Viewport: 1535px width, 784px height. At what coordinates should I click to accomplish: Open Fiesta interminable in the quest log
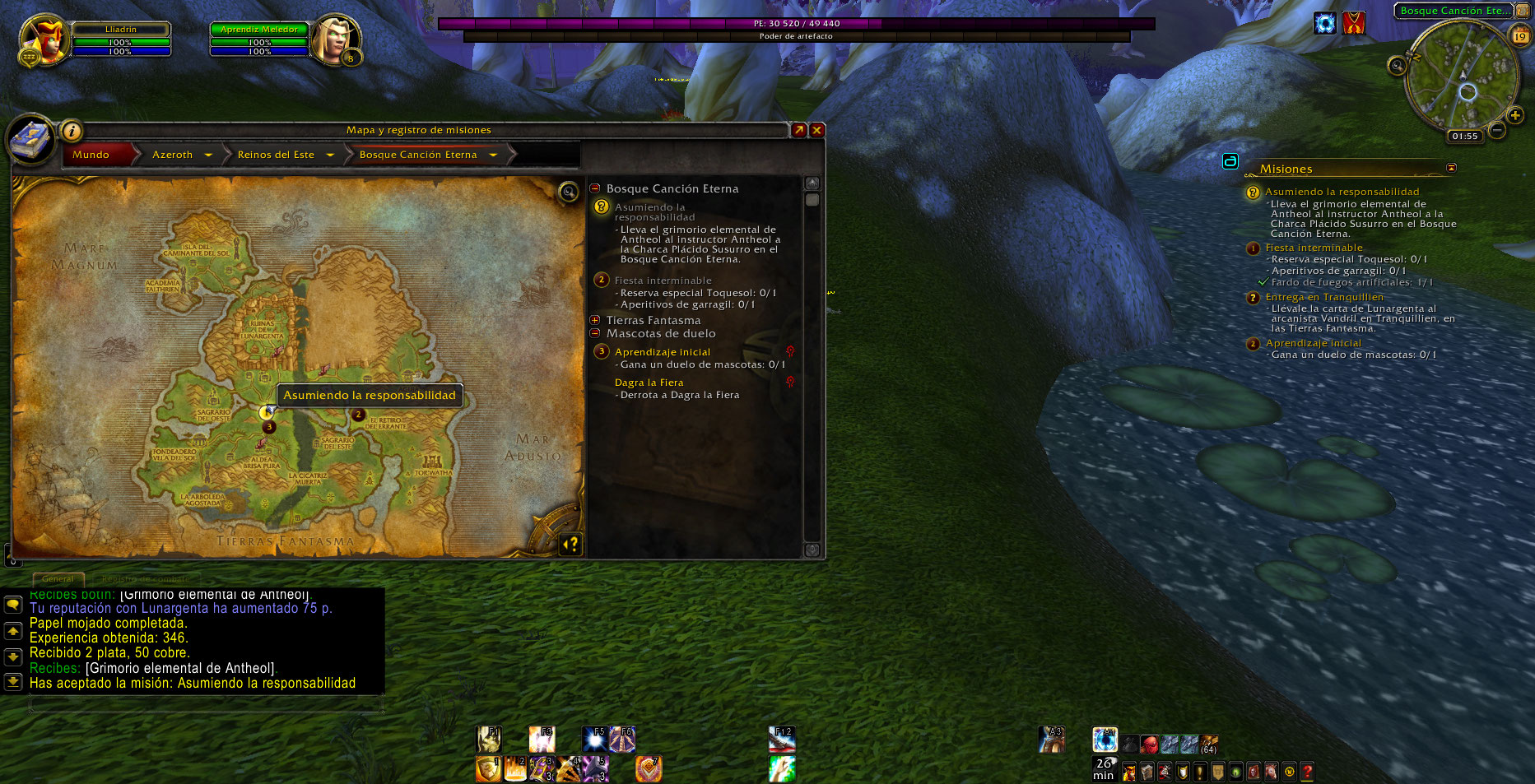click(663, 281)
